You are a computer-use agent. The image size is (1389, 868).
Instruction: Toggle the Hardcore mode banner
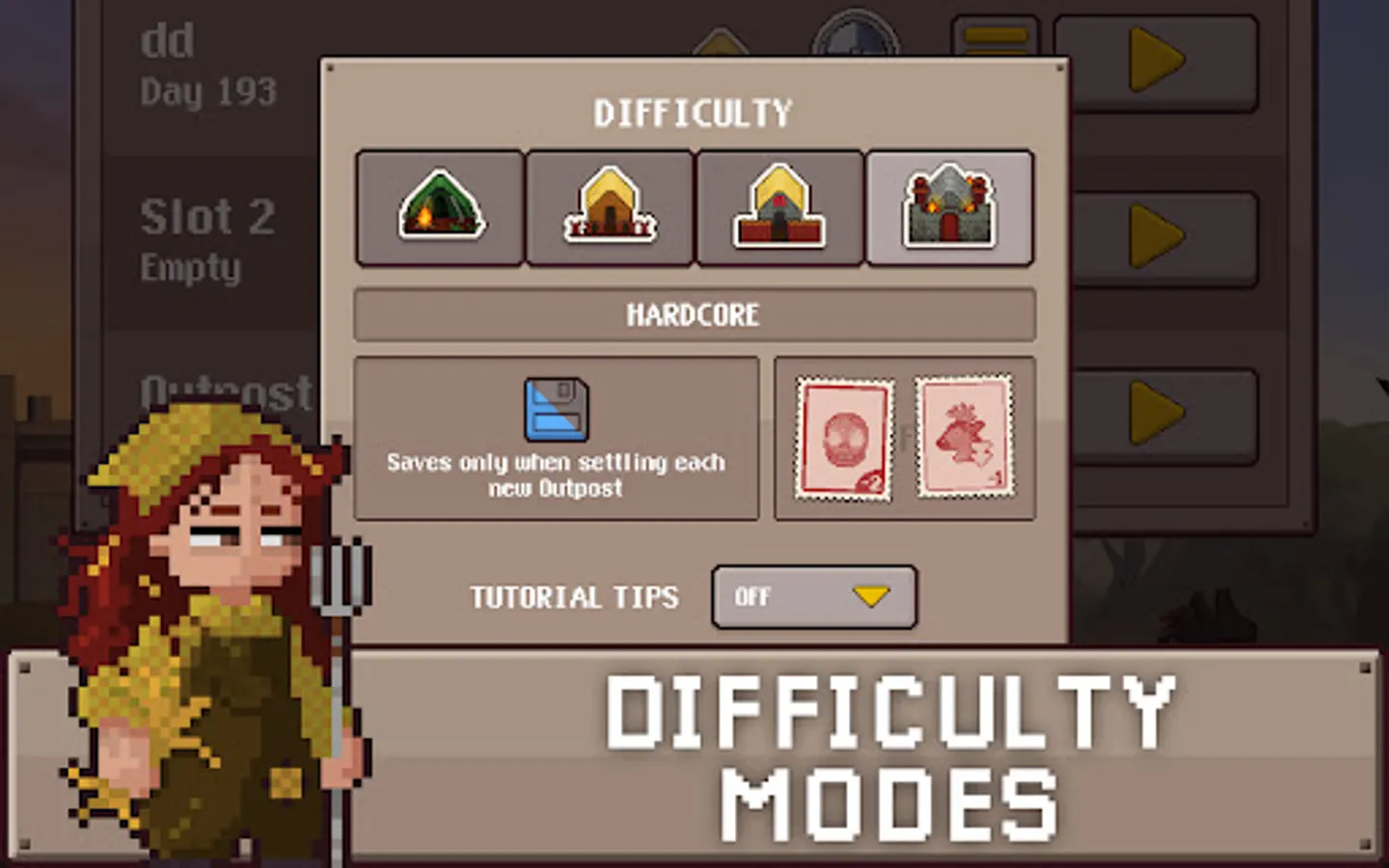694,314
